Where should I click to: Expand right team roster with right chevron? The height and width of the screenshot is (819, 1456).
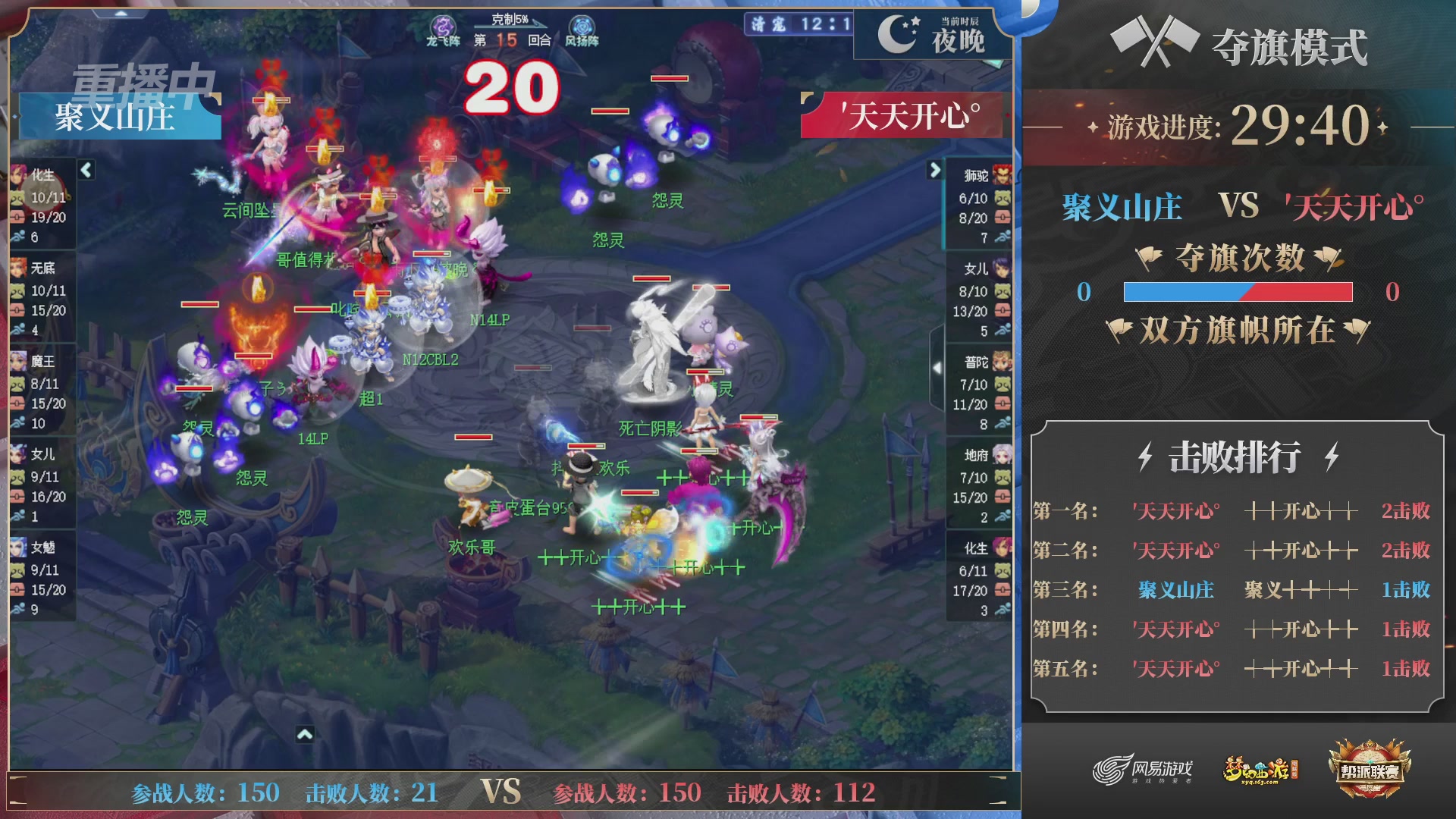934,171
